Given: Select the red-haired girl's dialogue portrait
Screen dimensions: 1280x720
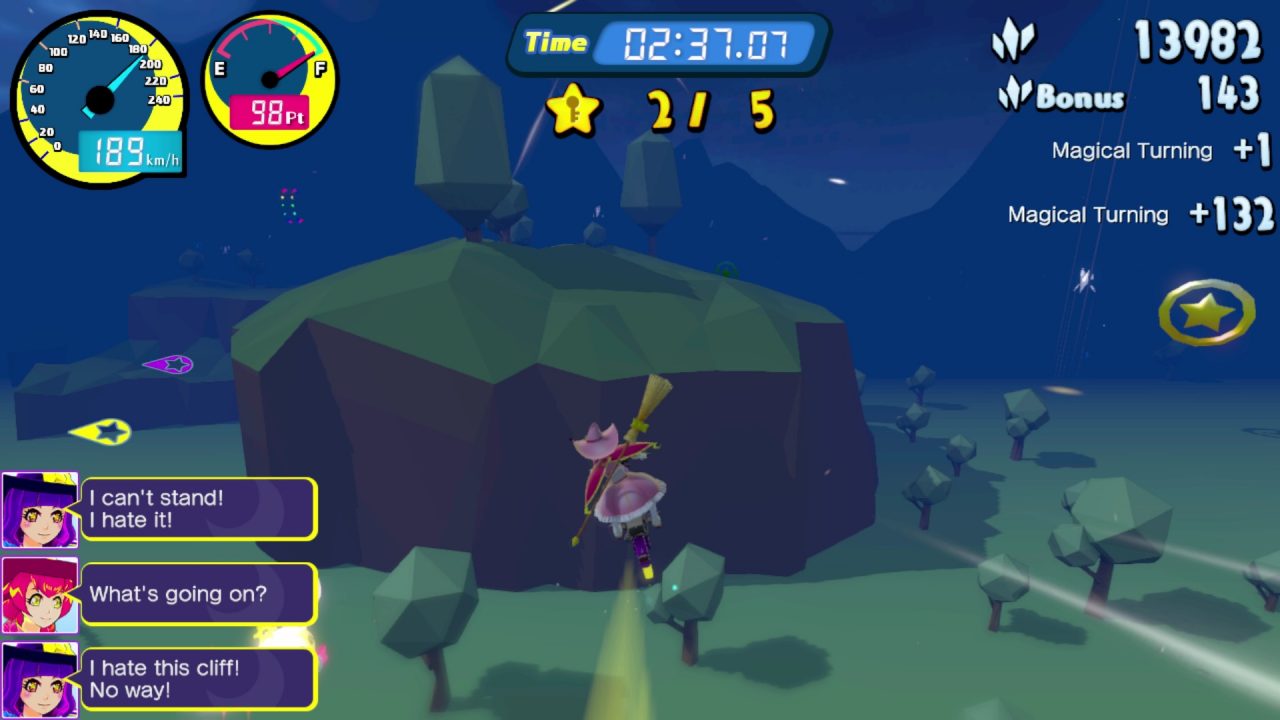Looking at the screenshot, I should [x=39, y=595].
